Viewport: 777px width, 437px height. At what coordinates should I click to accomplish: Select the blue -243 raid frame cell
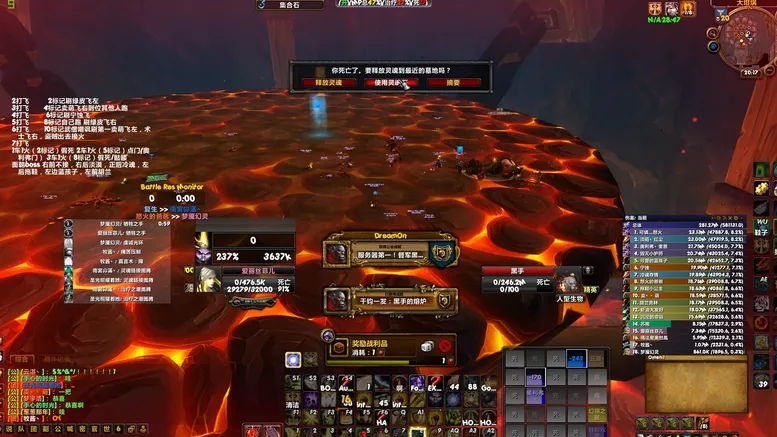[x=576, y=358]
